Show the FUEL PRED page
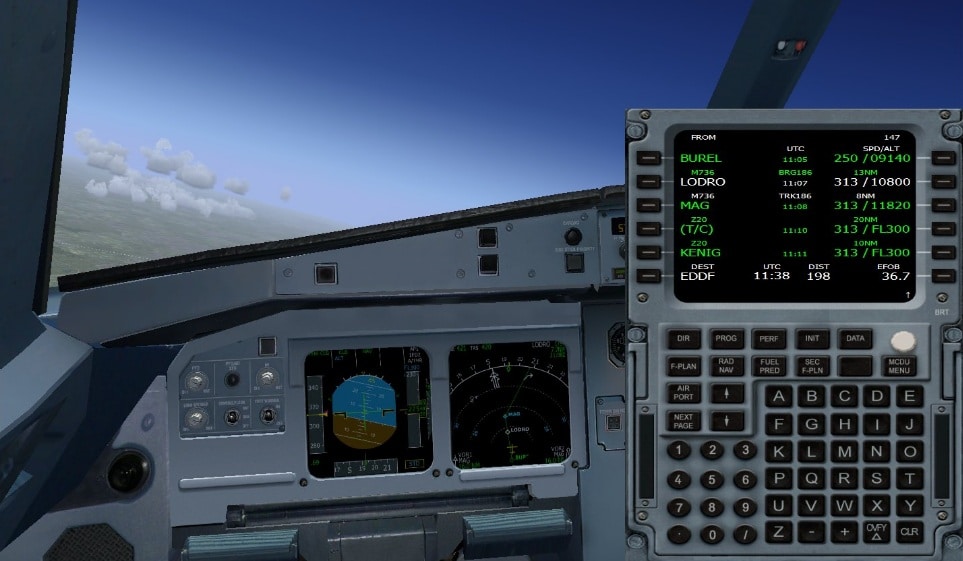Image resolution: width=963 pixels, height=561 pixels. coord(768,366)
